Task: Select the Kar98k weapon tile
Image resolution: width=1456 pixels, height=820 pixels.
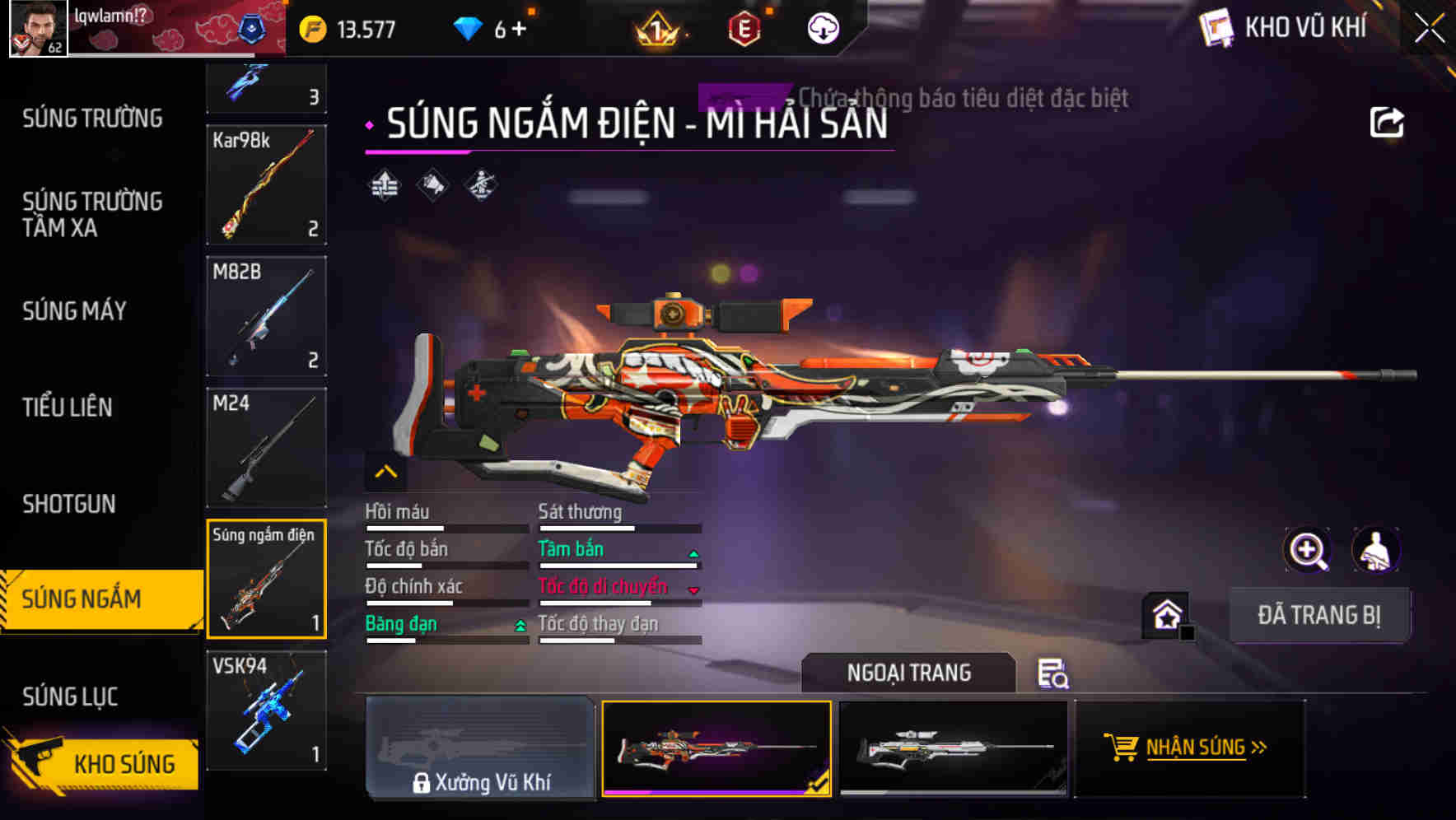Action: coord(266,184)
